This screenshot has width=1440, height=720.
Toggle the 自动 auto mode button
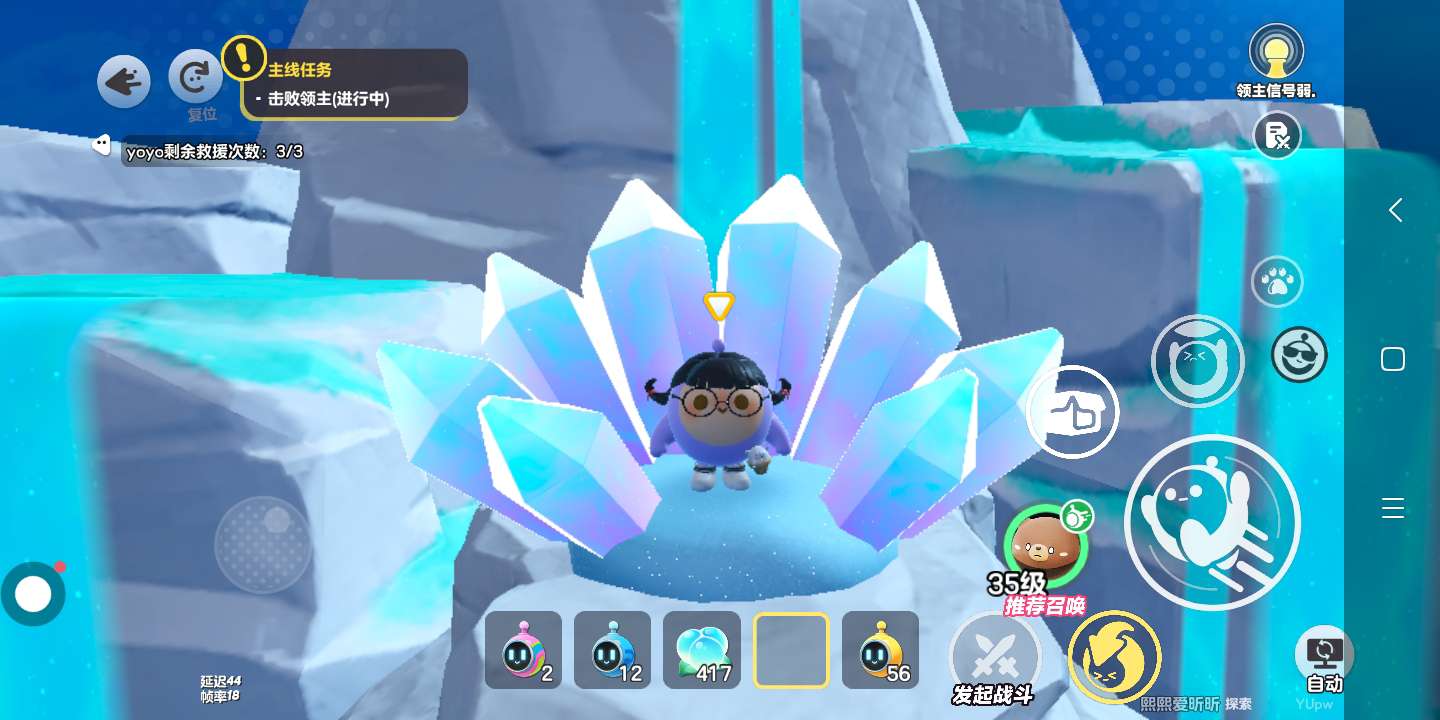pyautogui.click(x=1324, y=658)
